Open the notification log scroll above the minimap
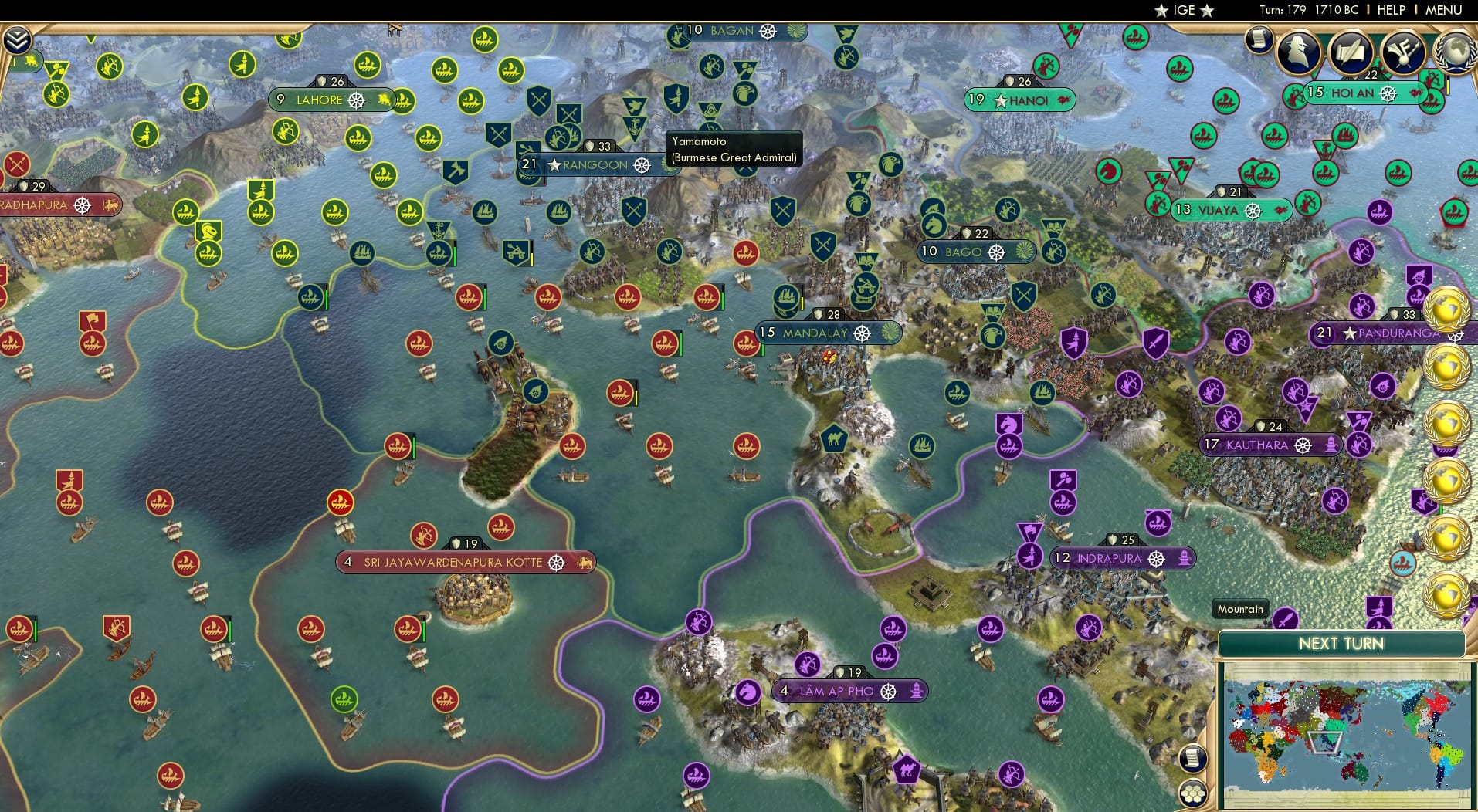Image resolution: width=1478 pixels, height=812 pixels. coord(1193,760)
